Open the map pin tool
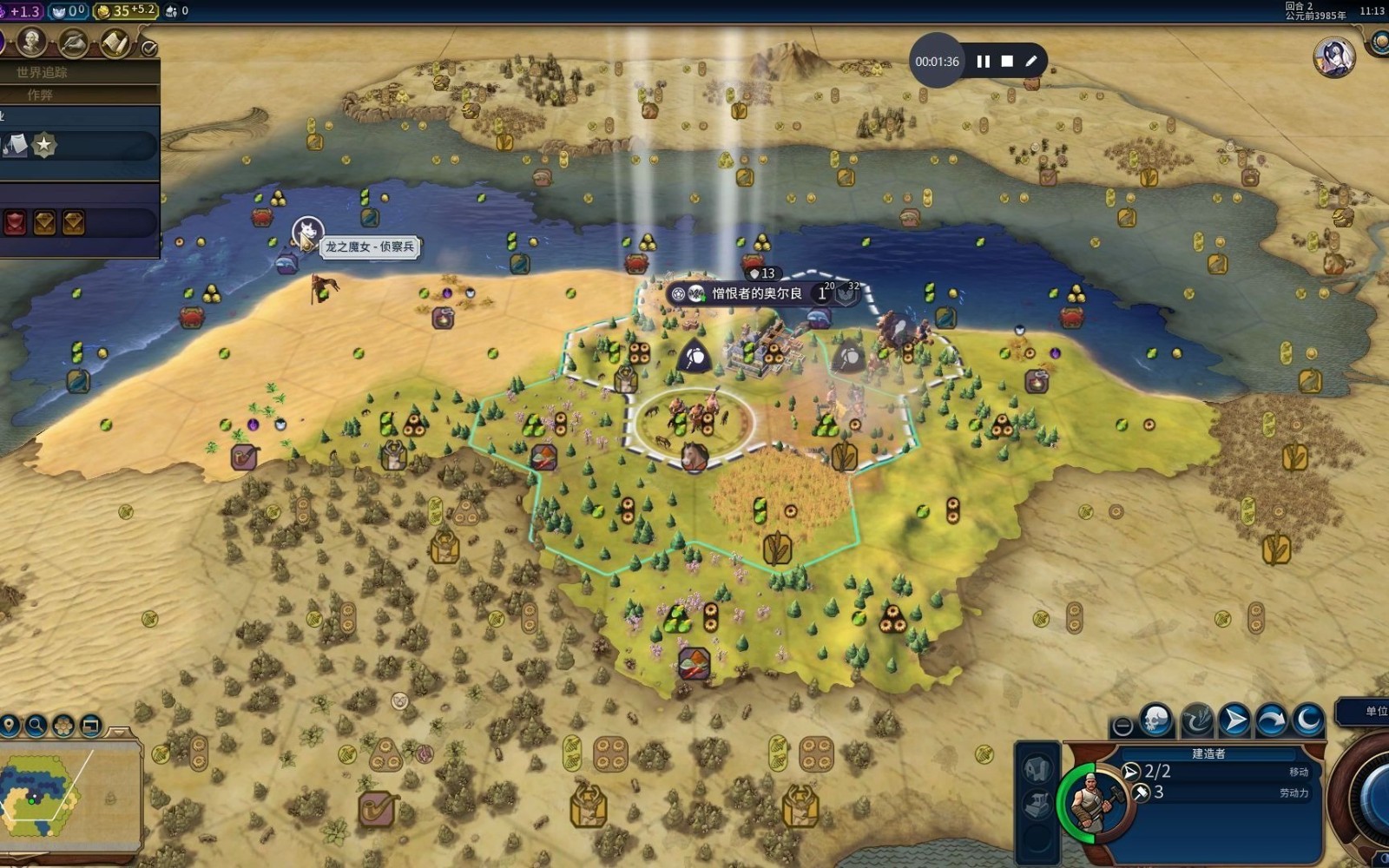The width and height of the screenshot is (1389, 868). click(x=10, y=725)
